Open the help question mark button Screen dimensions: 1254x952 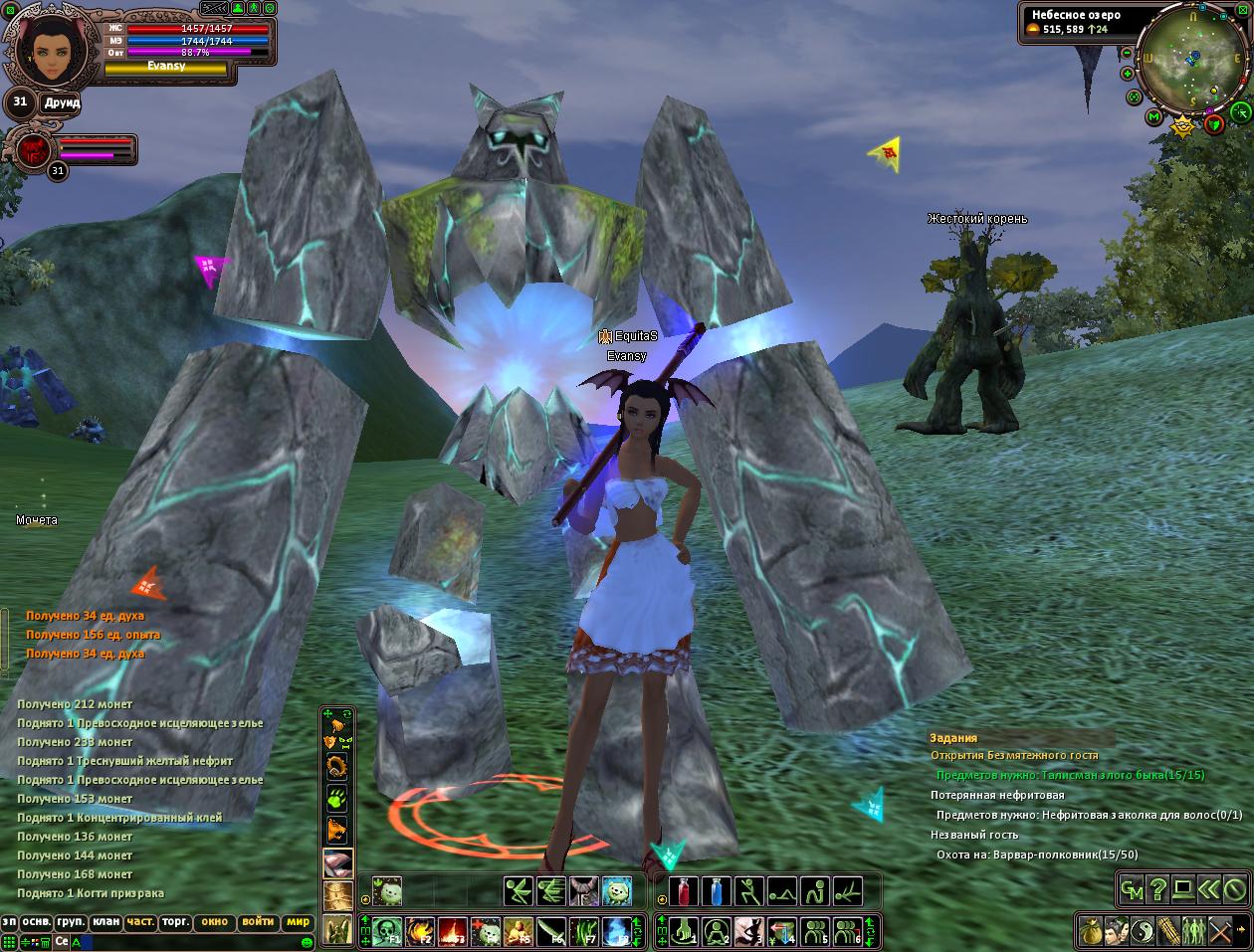(x=1157, y=888)
